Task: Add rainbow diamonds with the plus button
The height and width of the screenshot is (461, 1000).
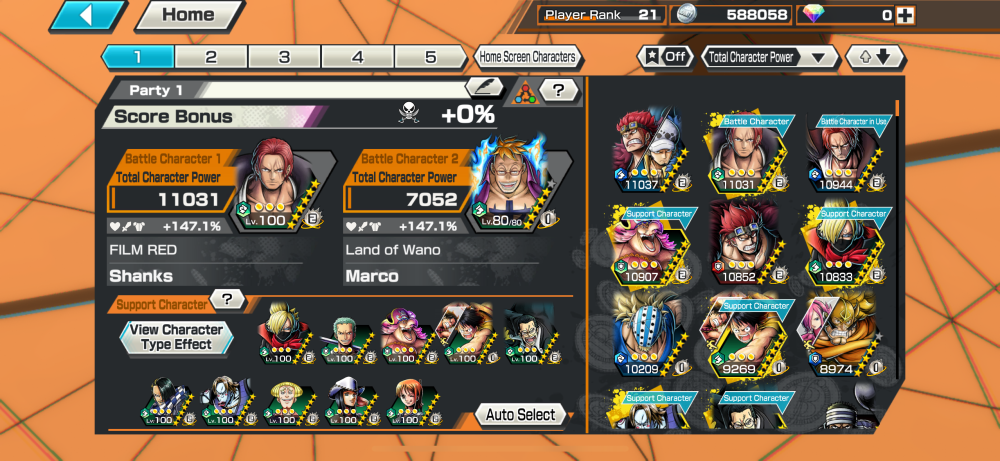Action: tap(905, 15)
